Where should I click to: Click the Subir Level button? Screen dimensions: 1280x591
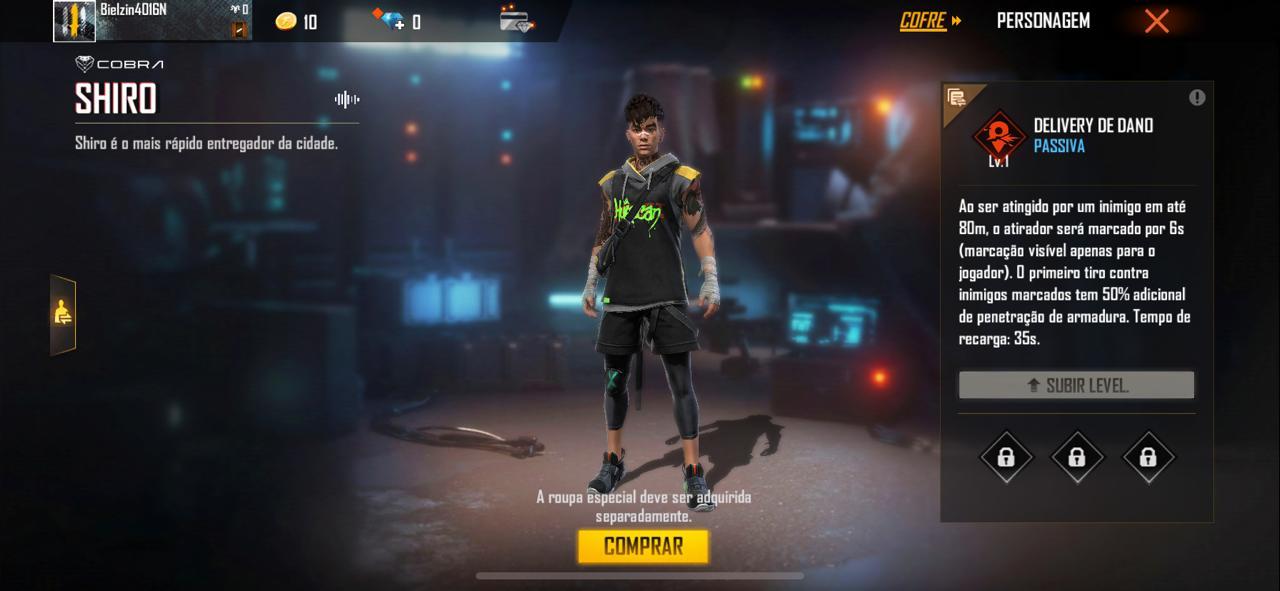(x=1076, y=385)
